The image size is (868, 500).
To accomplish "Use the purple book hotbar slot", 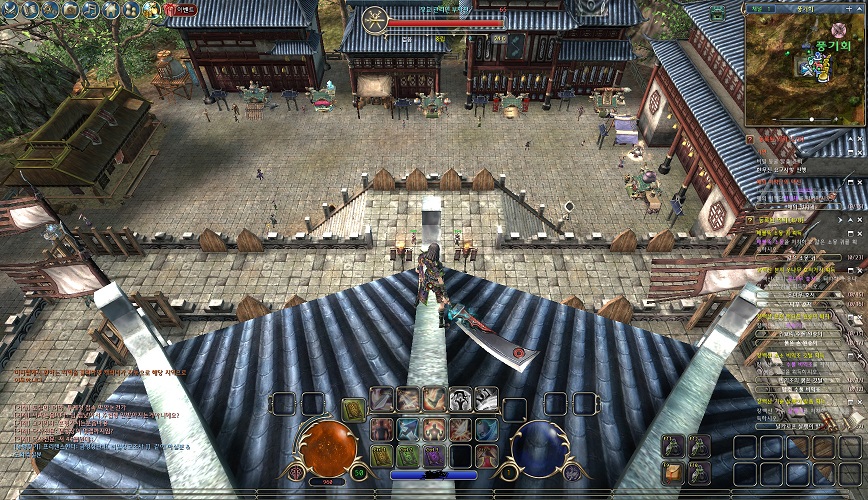I will point(434,456).
